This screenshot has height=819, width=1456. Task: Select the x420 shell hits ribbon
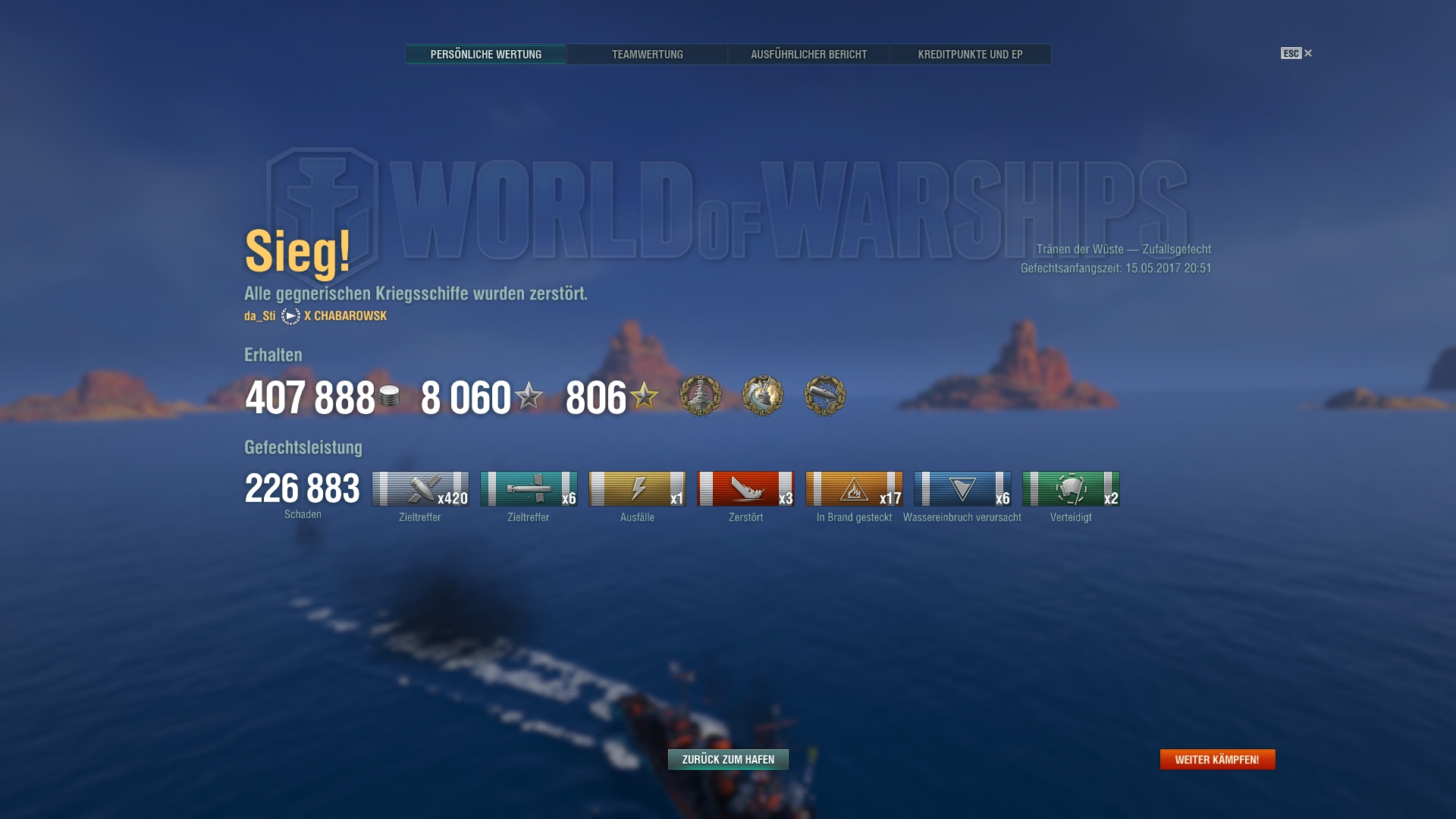pos(420,489)
